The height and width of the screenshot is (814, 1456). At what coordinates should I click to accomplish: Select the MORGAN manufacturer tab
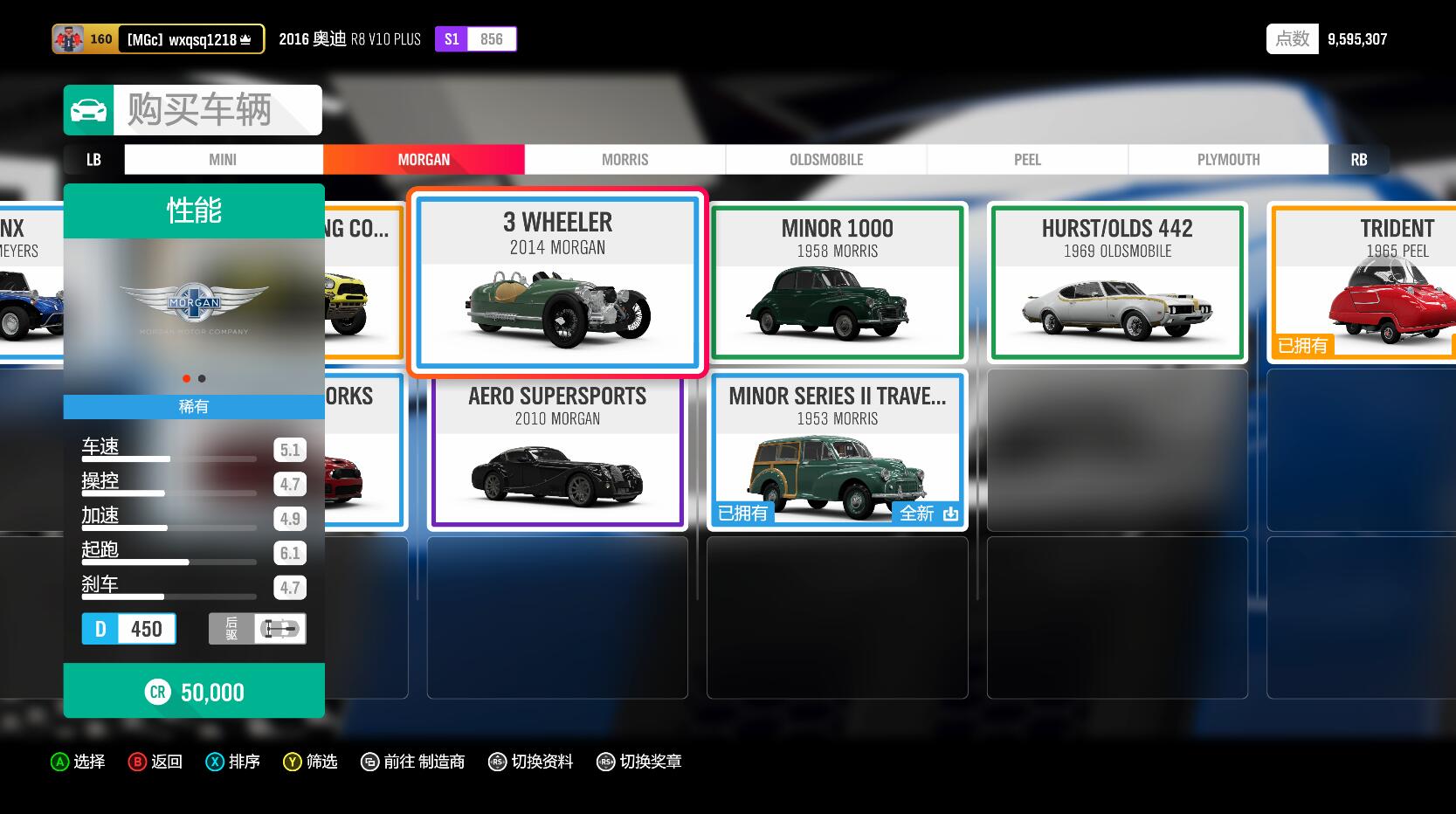(x=424, y=160)
